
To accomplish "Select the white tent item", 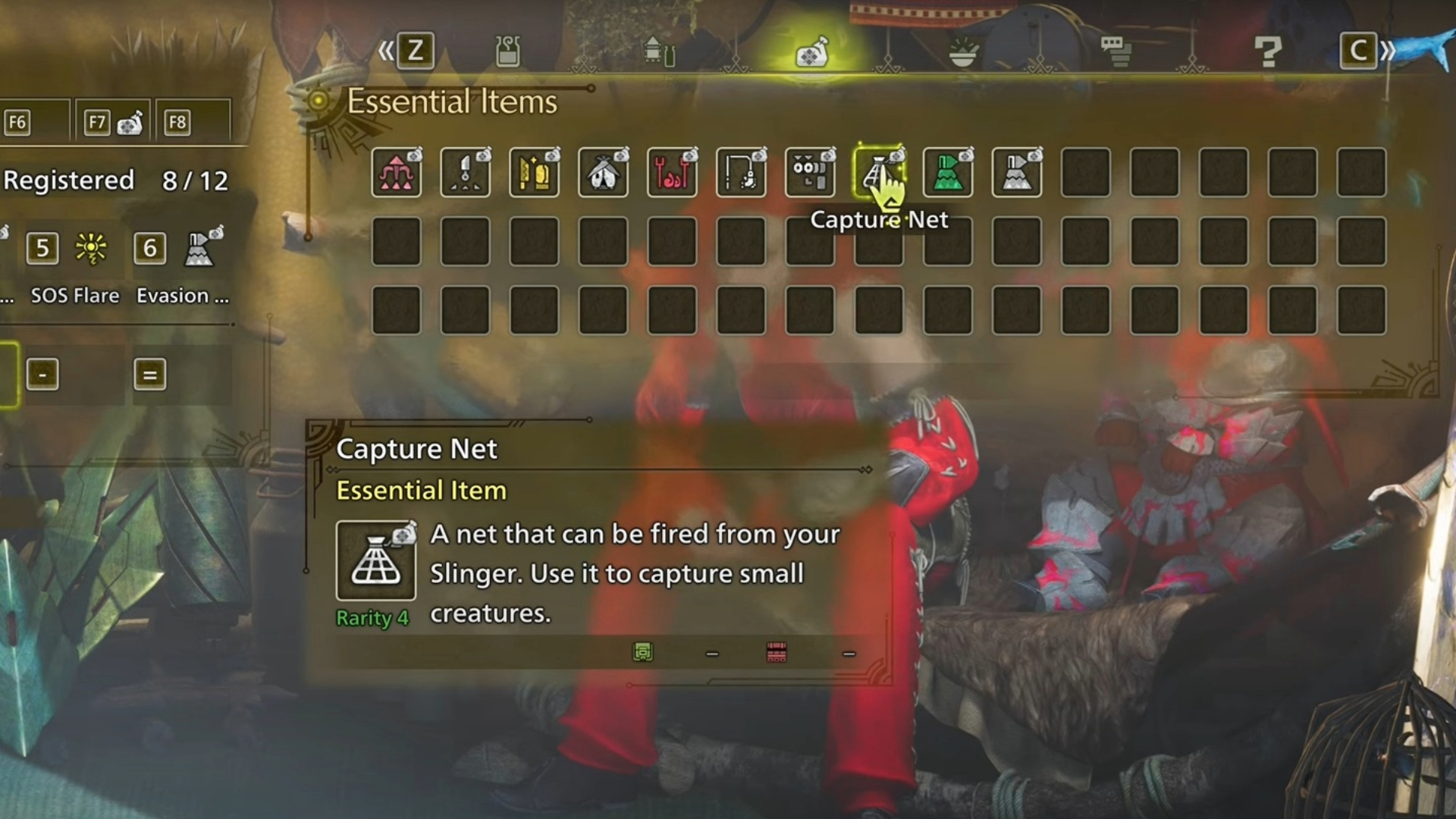I will tap(603, 173).
